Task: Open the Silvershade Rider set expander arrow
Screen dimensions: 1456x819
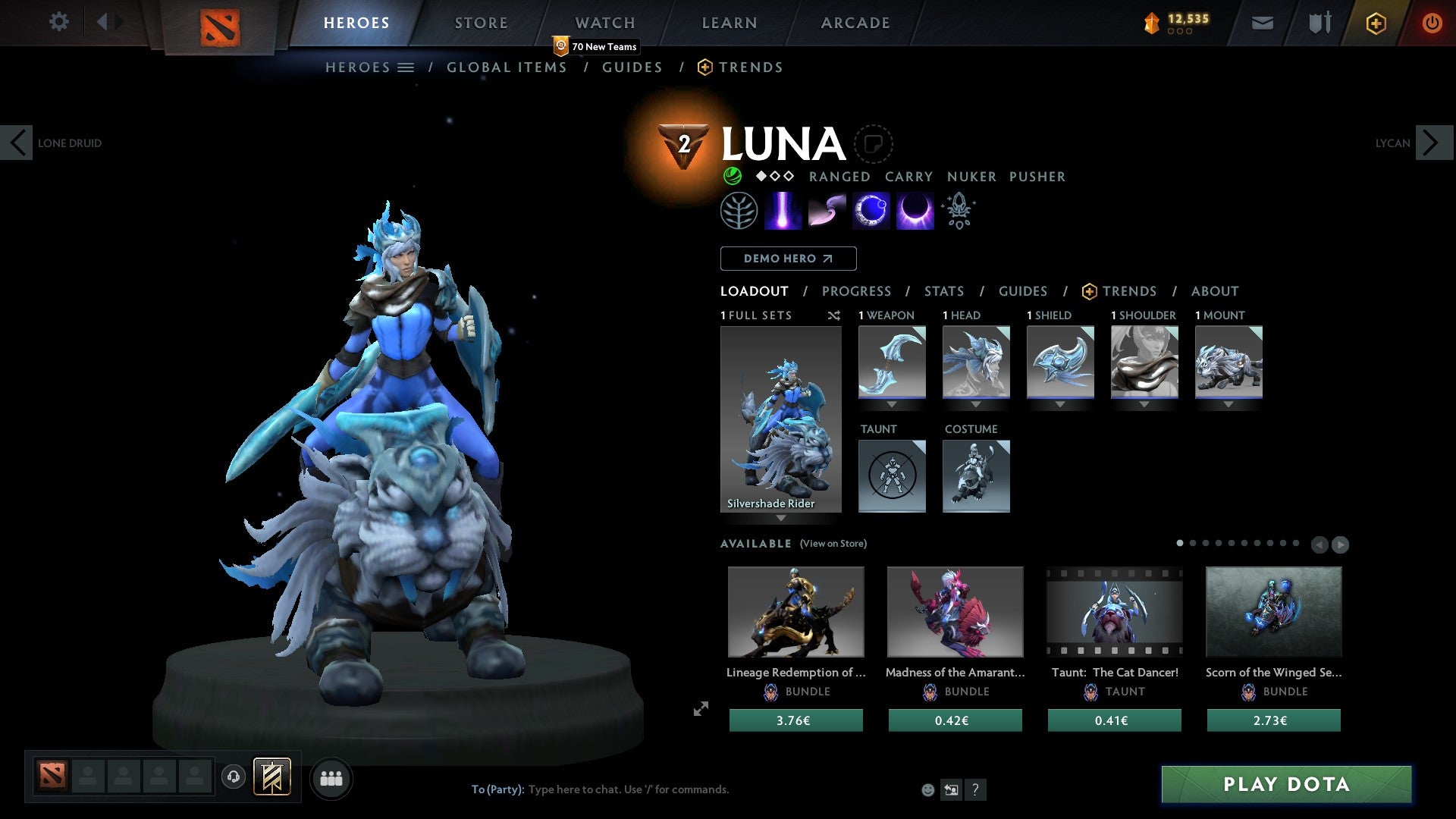Action: click(781, 519)
